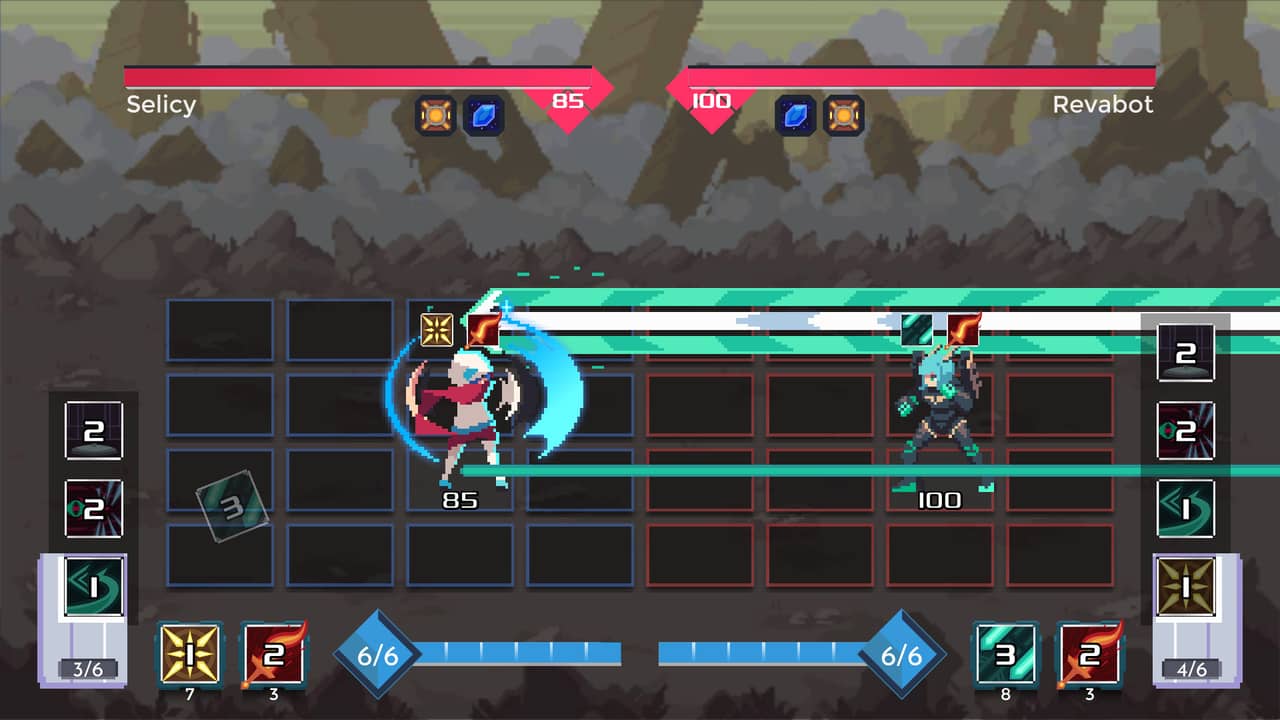Select Revabot's flame sword spell card
Viewport: 1280px width, 720px height.
tap(1090, 655)
